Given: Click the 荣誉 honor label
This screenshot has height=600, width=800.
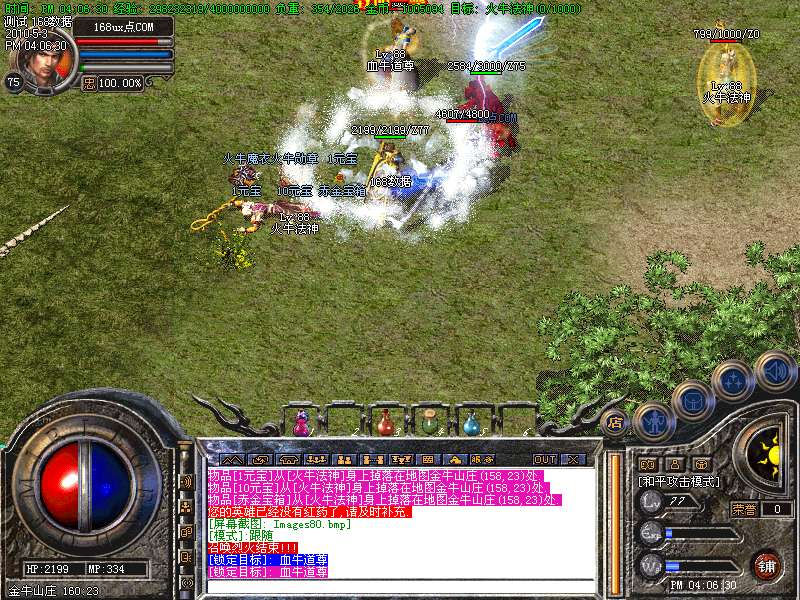Looking at the screenshot, I should 743,509.
